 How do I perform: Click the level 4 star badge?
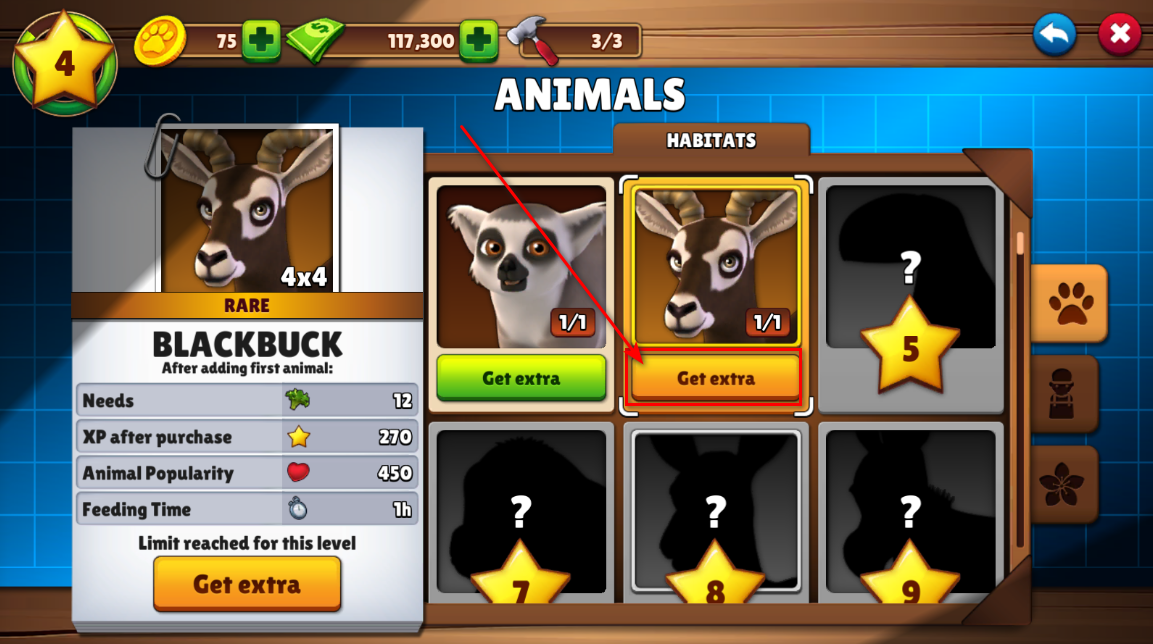click(65, 63)
